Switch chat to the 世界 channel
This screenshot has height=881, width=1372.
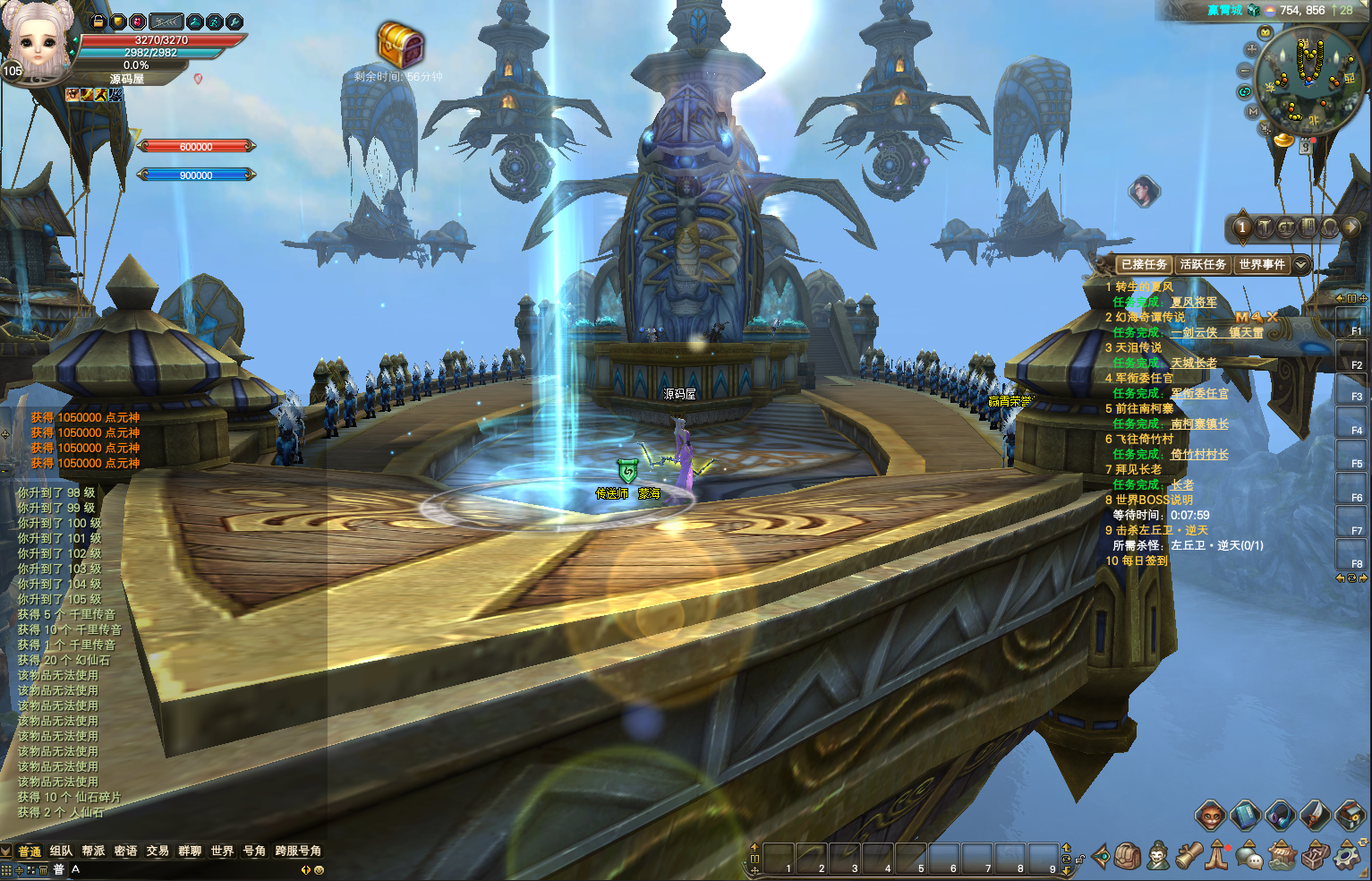point(222,851)
